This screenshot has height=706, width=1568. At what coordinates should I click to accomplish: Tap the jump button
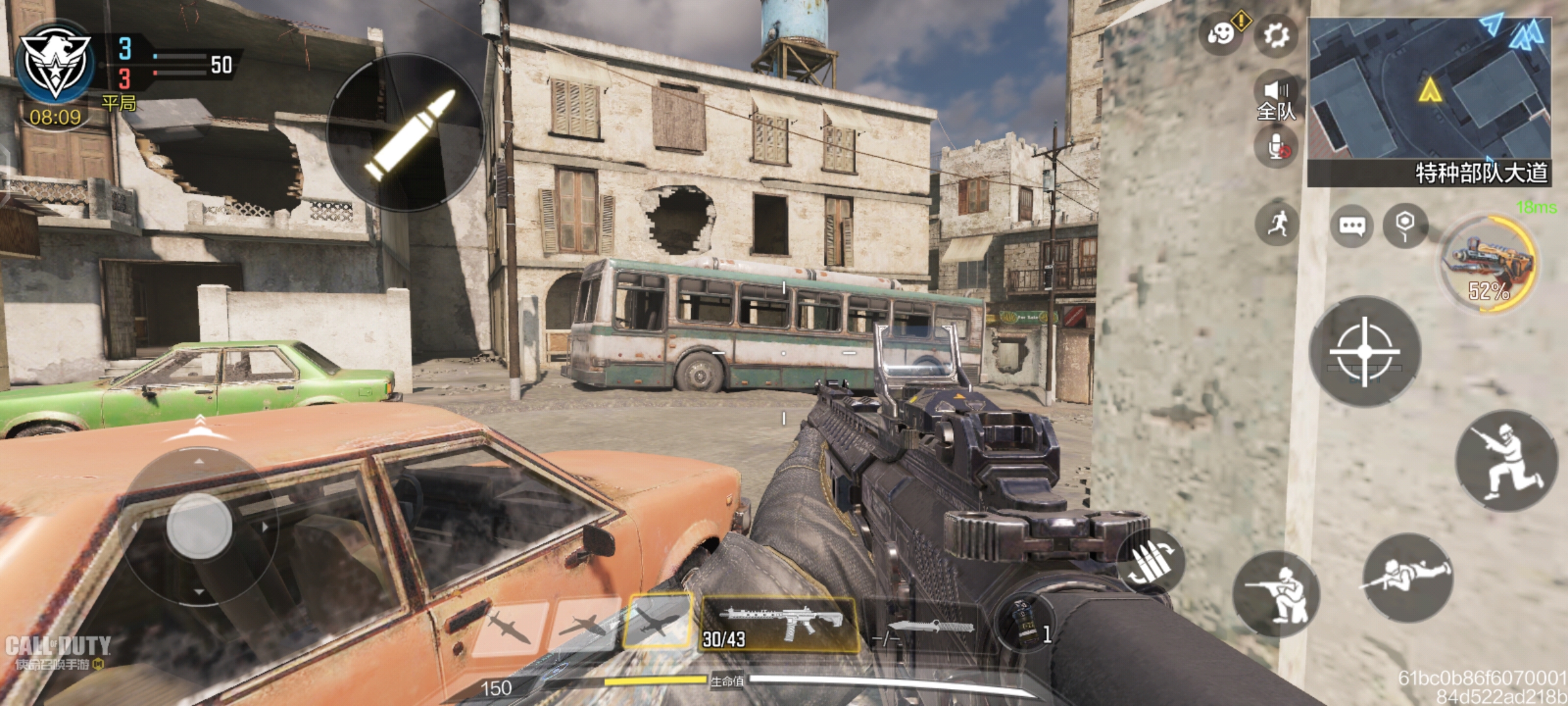click(x=1507, y=461)
